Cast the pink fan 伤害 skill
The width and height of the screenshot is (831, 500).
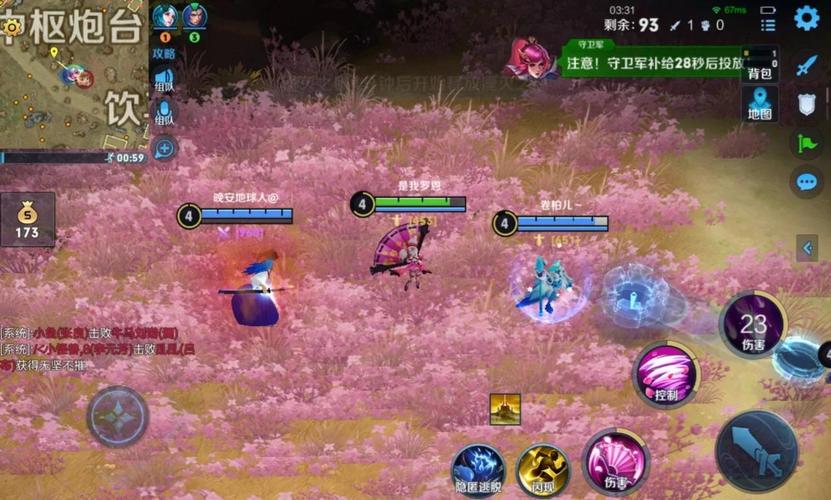(x=614, y=462)
